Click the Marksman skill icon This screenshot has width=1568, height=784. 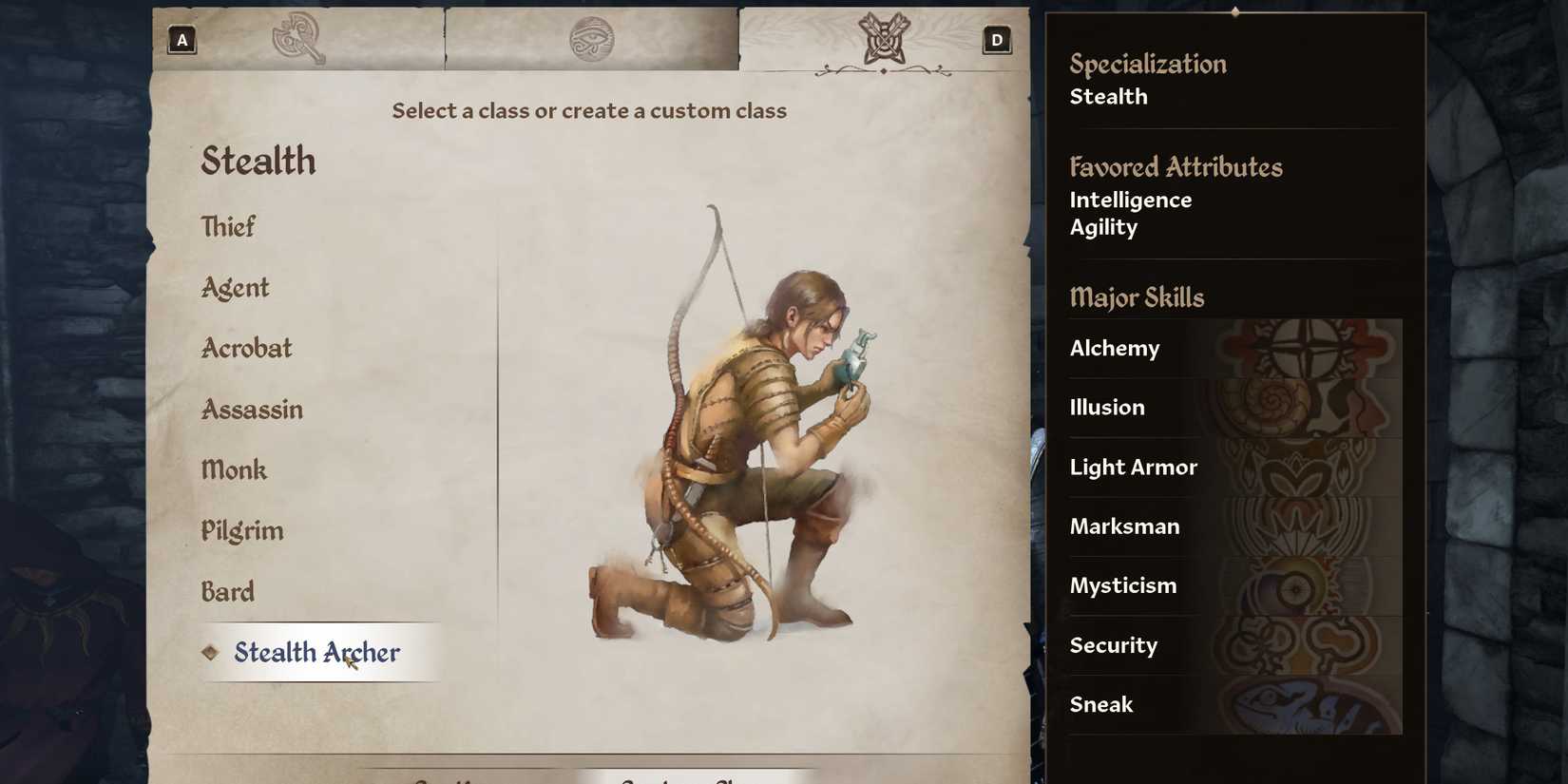click(x=1311, y=526)
